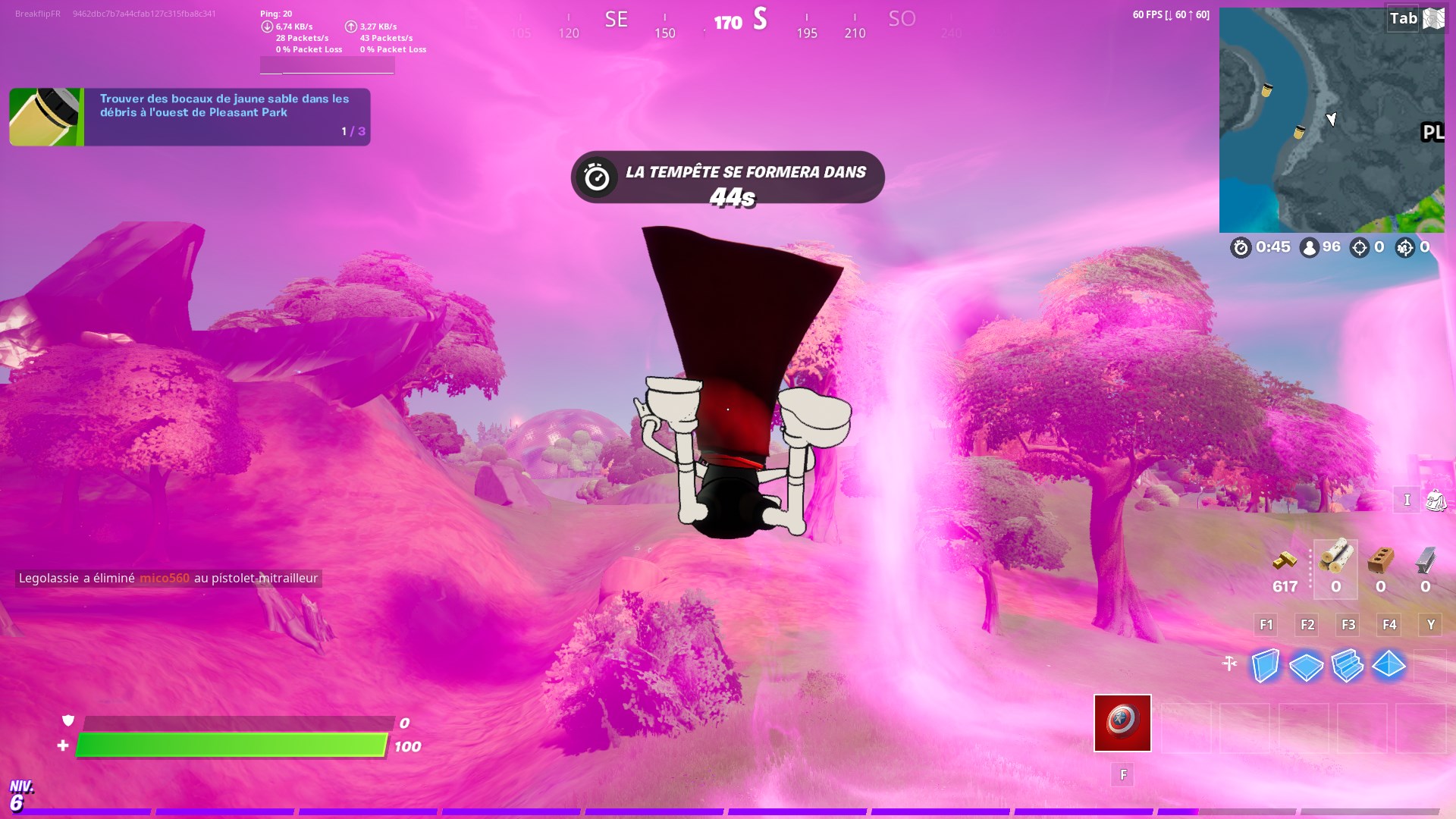
Task: Click the metal resource icon
Action: [x=1425, y=561]
